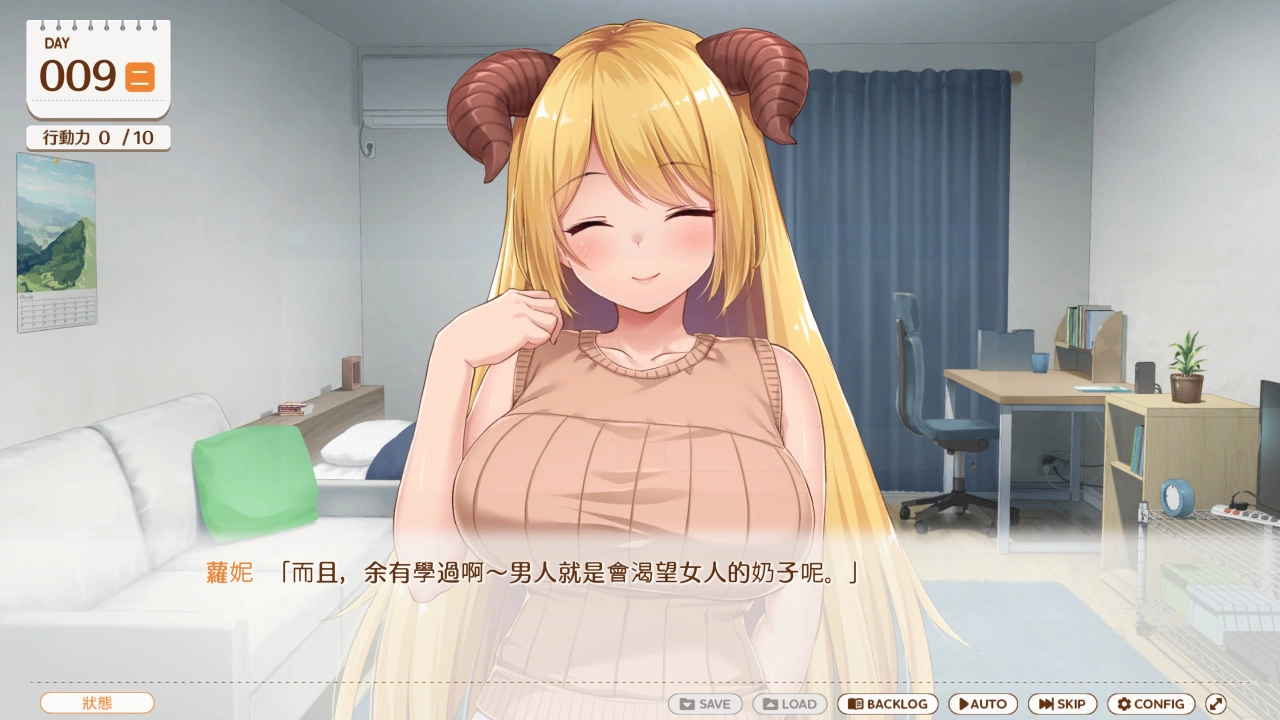1280x720 pixels.
Task: Click the play triangle icon on AUTO button
Action: click(963, 704)
